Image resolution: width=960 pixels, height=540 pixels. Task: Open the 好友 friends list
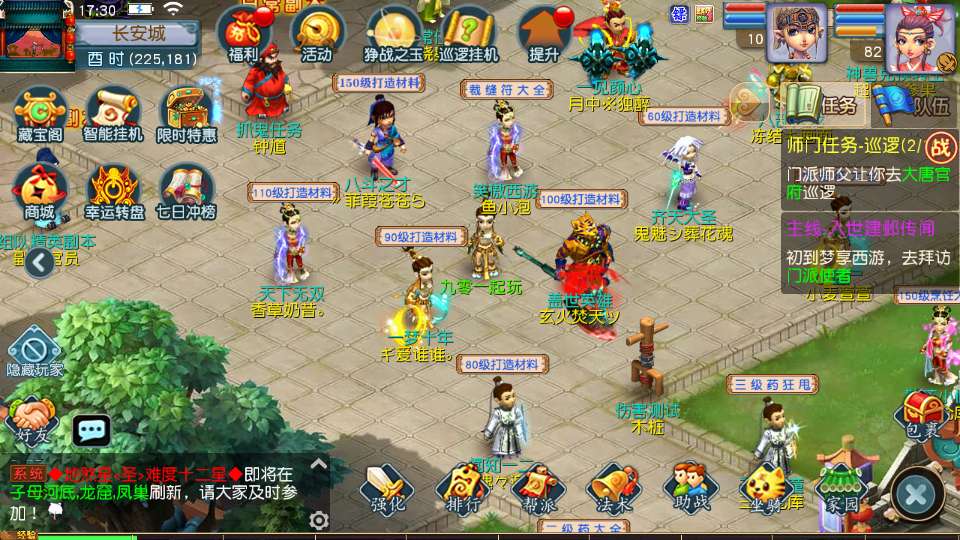[x=32, y=420]
